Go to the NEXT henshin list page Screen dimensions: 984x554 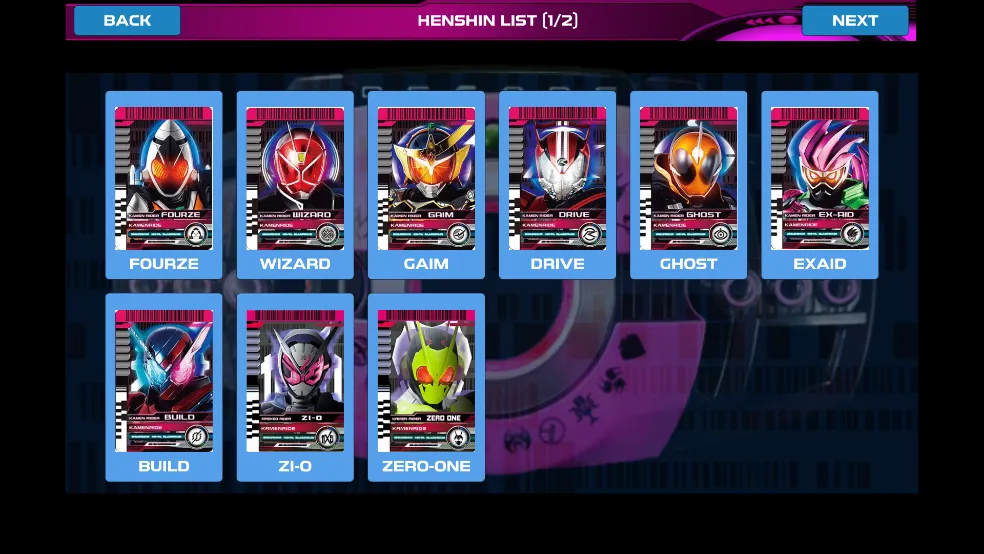pos(855,21)
